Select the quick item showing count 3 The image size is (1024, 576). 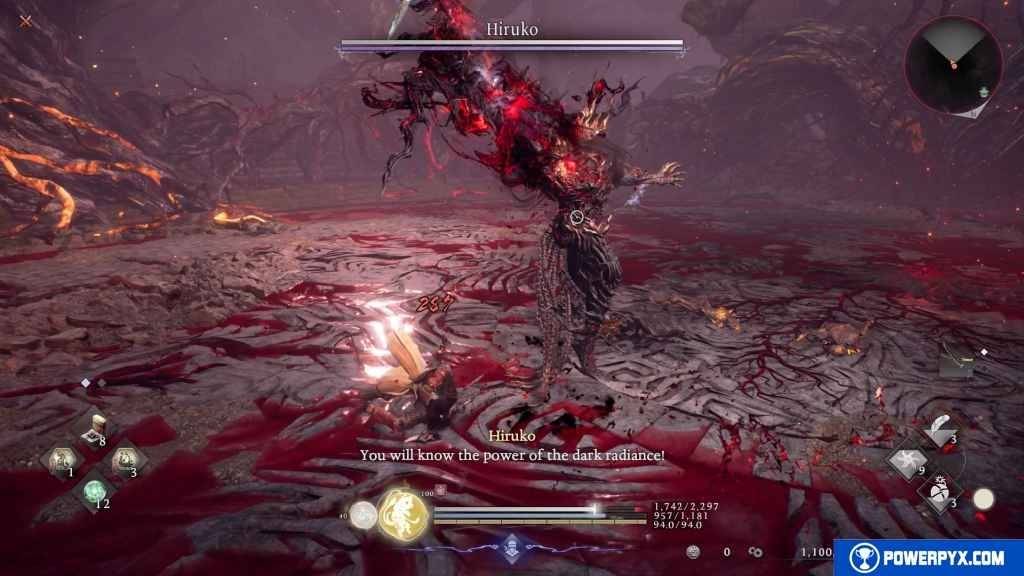[x=128, y=460]
